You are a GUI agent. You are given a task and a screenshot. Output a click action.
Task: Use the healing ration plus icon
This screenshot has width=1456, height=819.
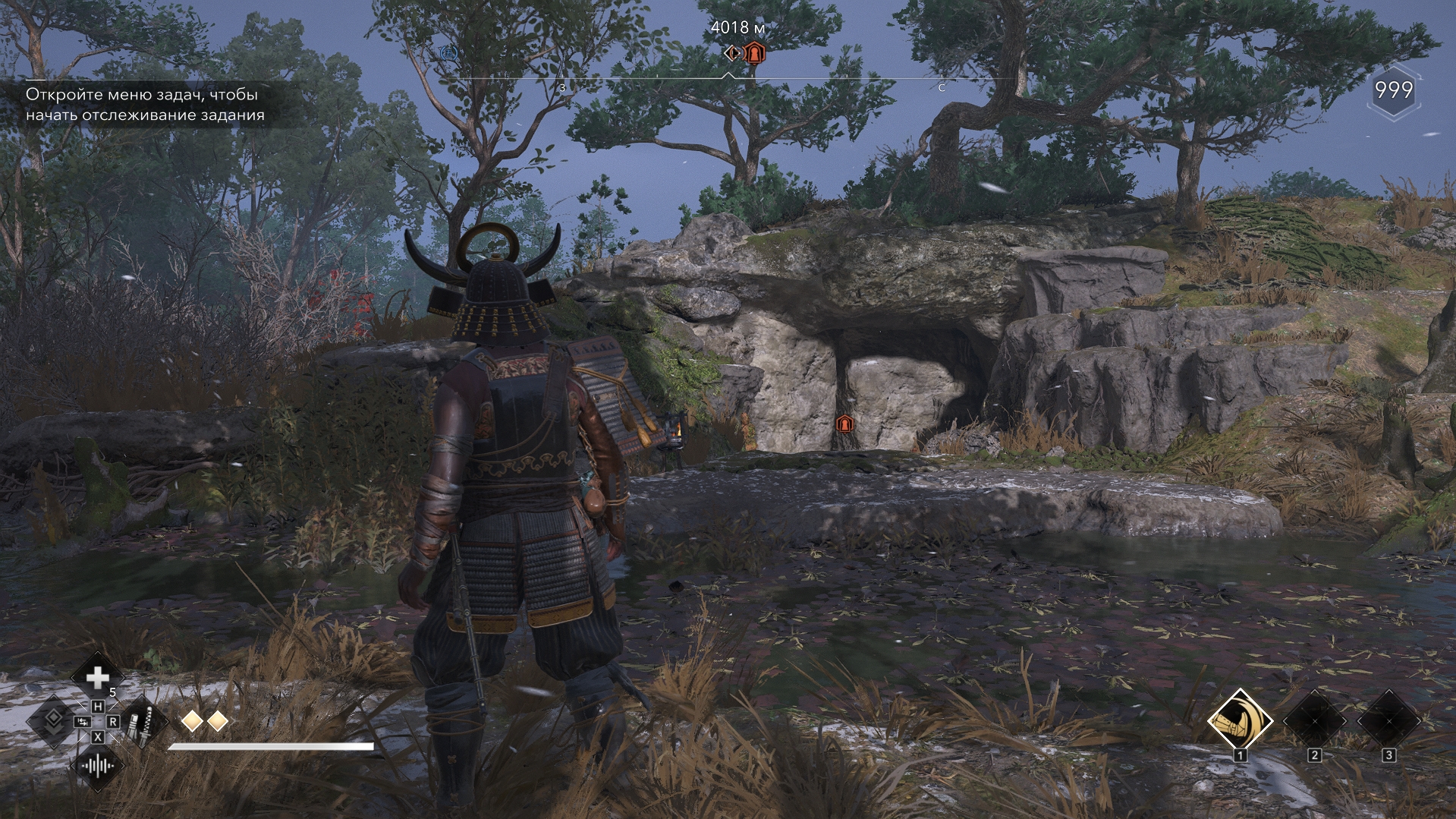coord(97,678)
